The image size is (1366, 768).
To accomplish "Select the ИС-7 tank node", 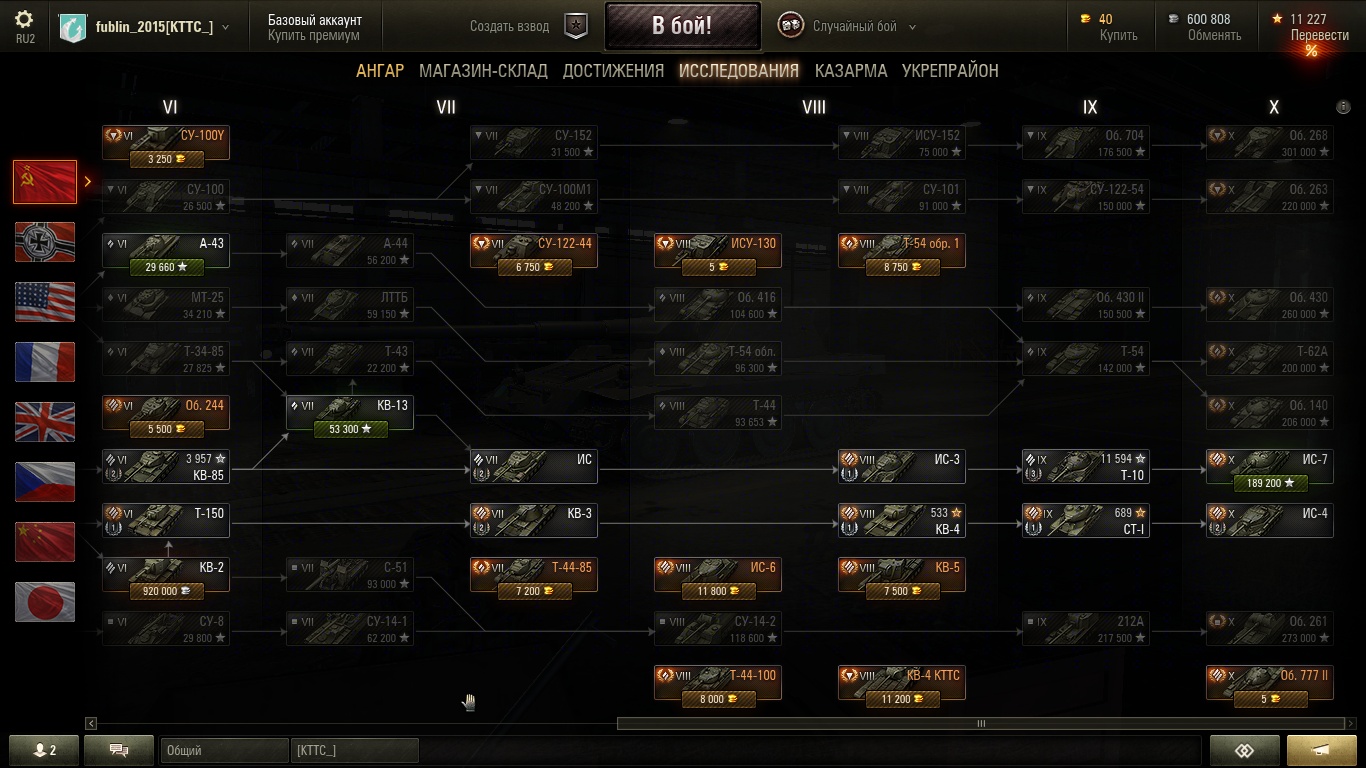I will 1269,467.
